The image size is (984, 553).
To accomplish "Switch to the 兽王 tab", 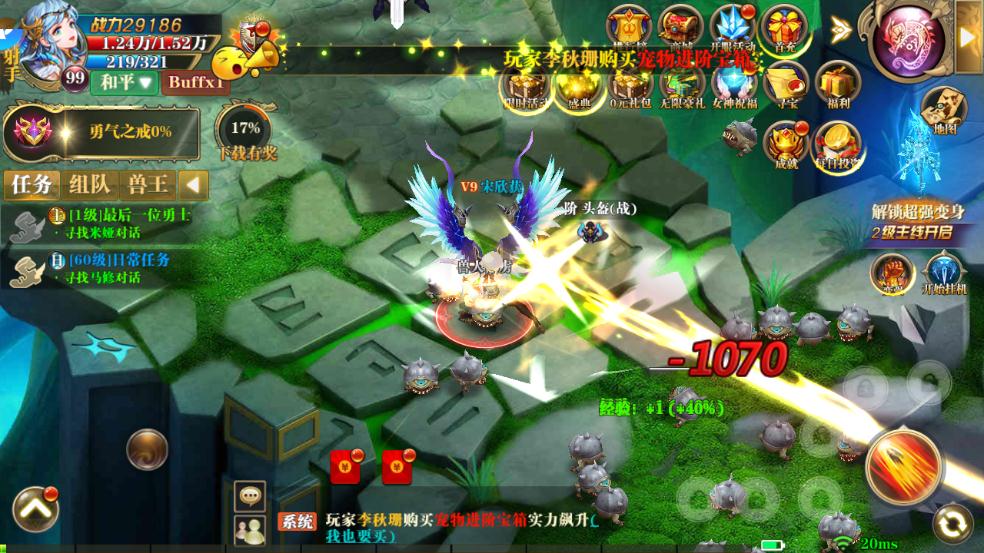I will click(x=148, y=185).
